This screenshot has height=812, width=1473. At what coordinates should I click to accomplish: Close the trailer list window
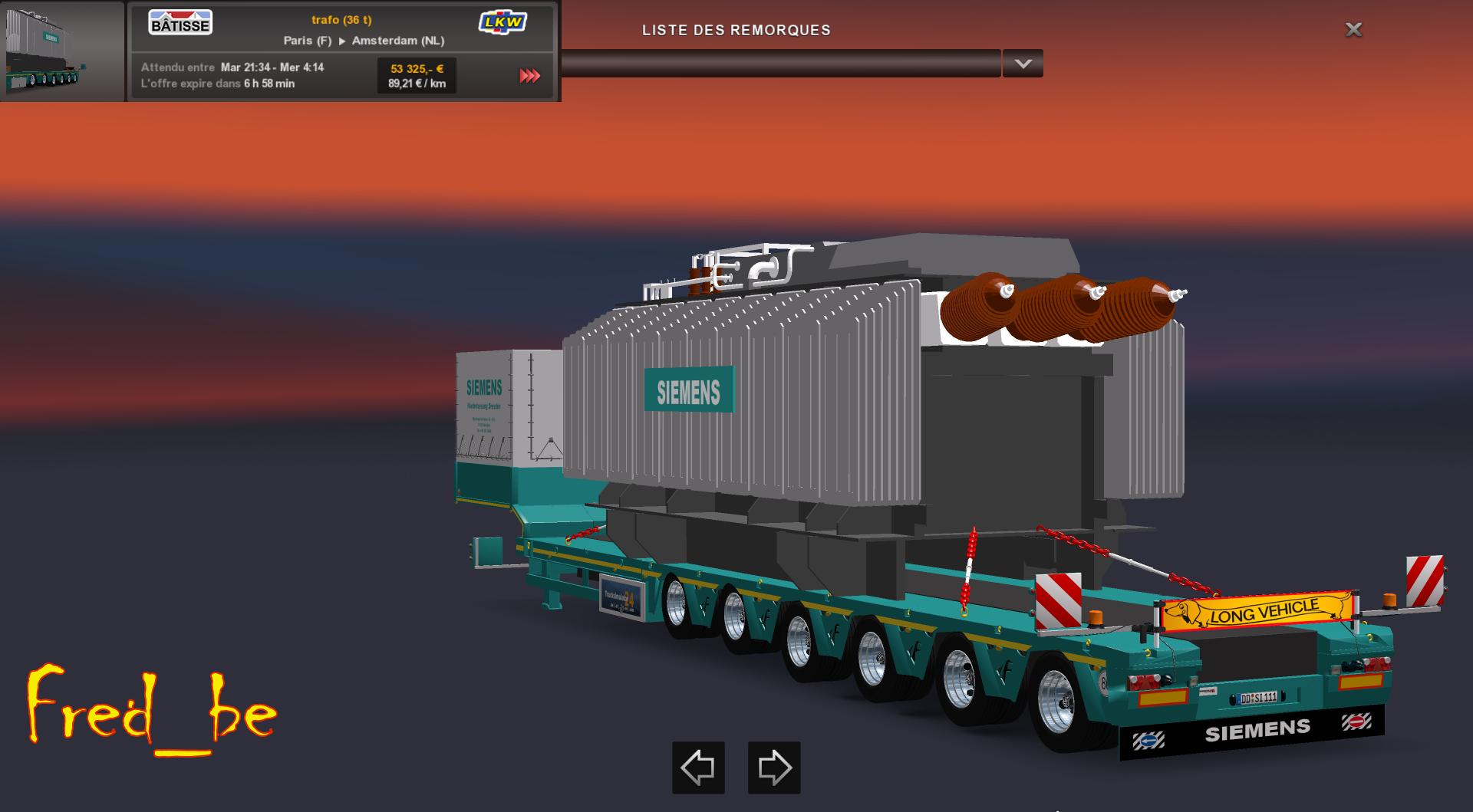(x=1353, y=30)
